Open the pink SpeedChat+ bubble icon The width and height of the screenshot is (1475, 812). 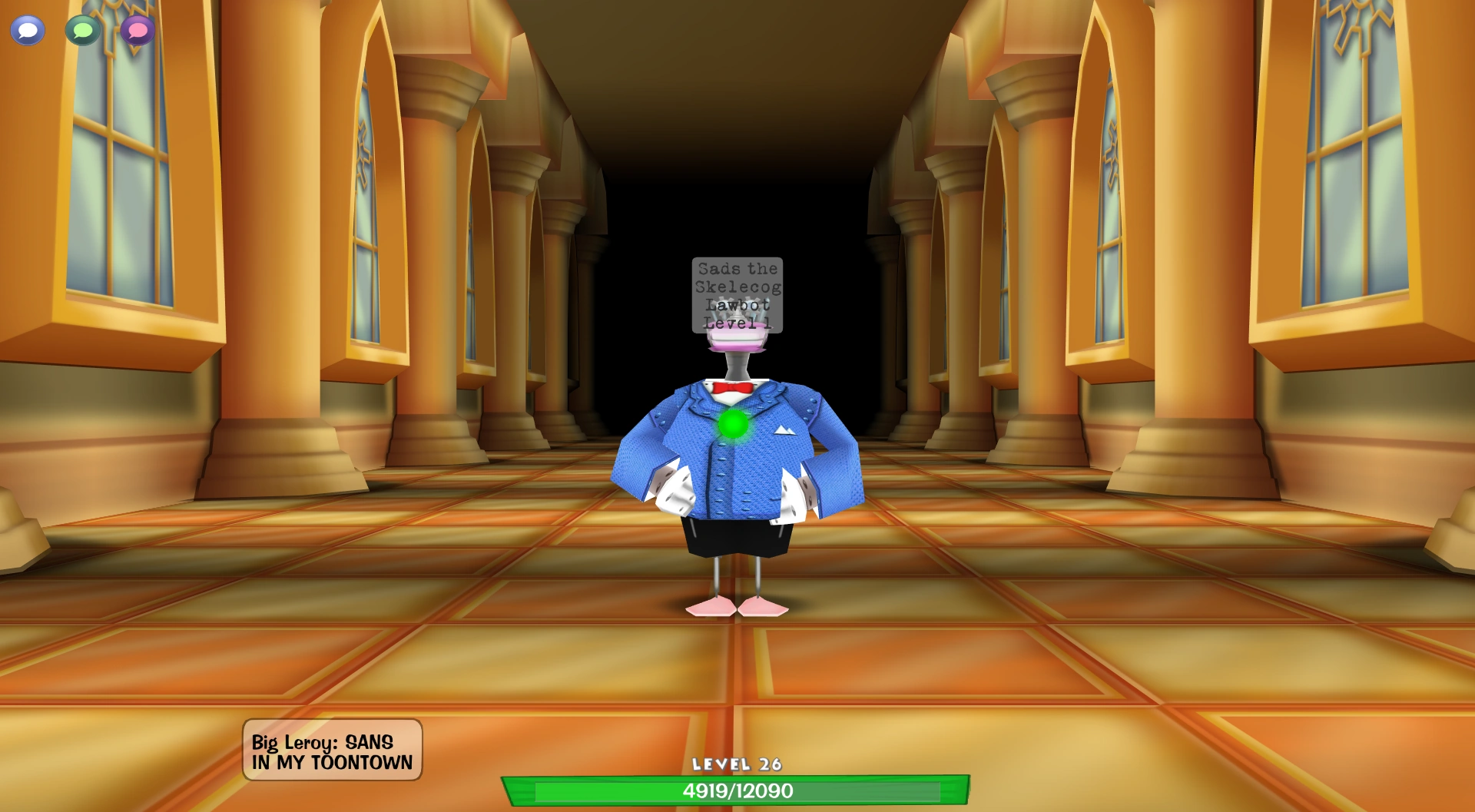(x=137, y=31)
